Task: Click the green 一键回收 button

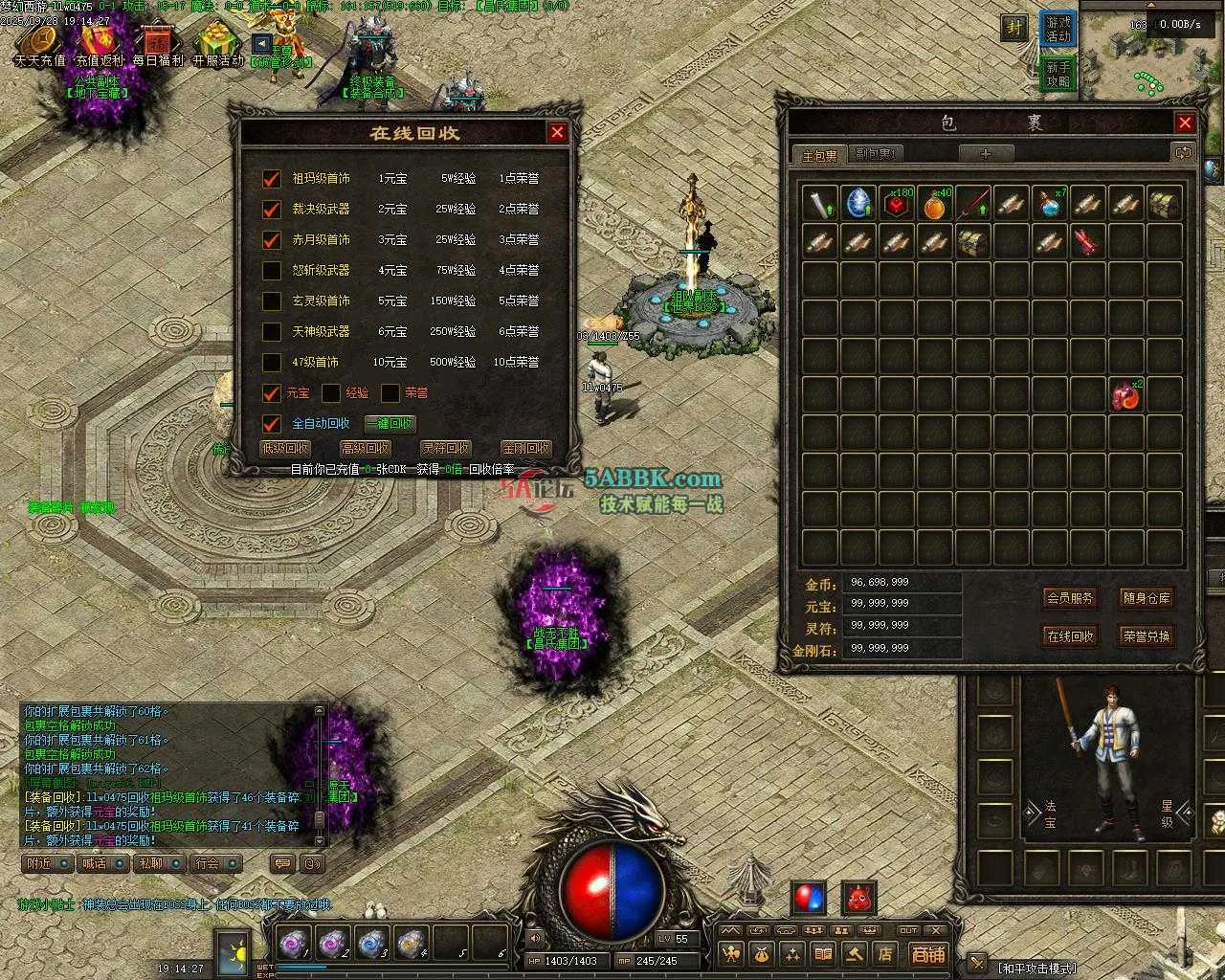Action: pyautogui.click(x=390, y=424)
